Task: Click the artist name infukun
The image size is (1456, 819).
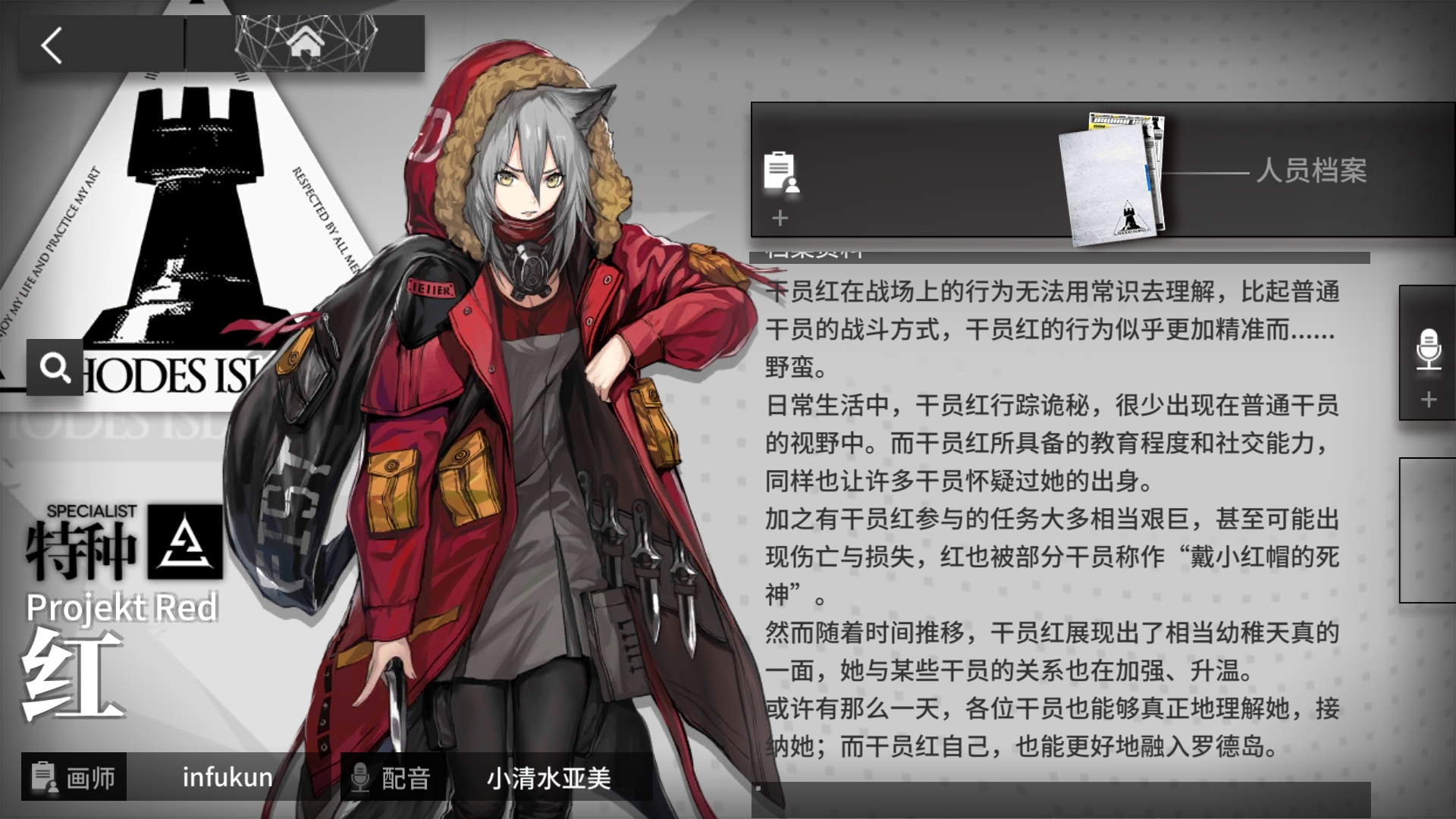Action: tap(227, 777)
